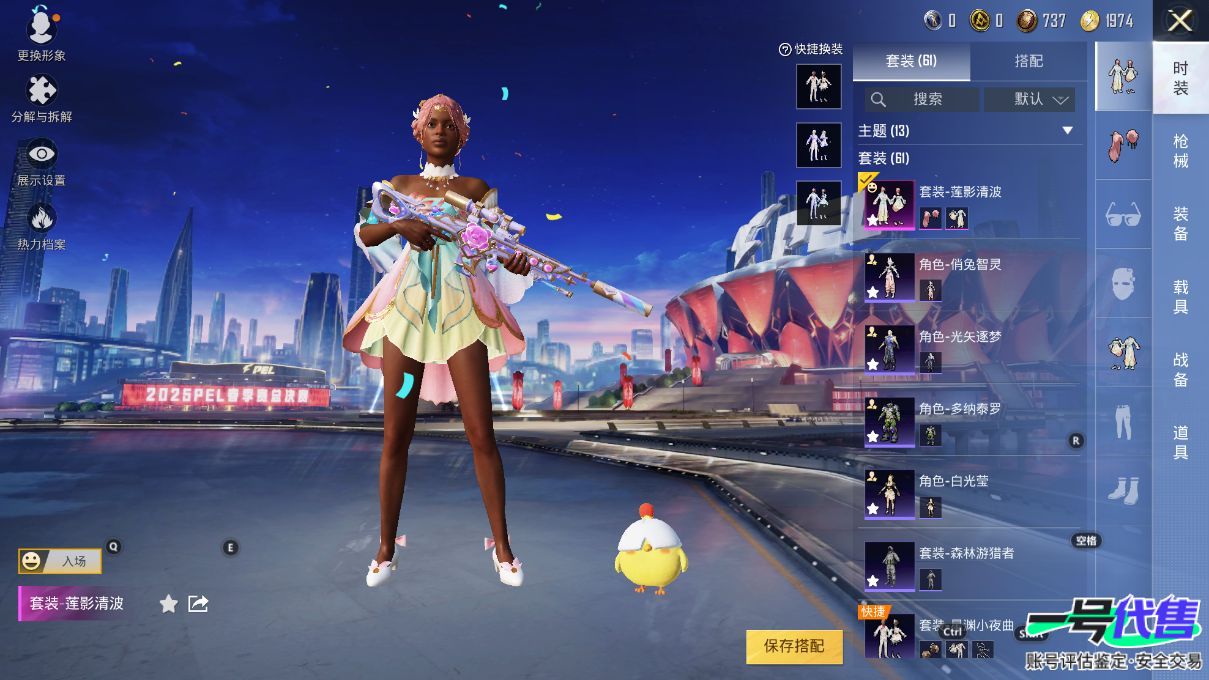The height and width of the screenshot is (680, 1209).
Task: Open the 载具 vehicles category
Action: (1181, 297)
